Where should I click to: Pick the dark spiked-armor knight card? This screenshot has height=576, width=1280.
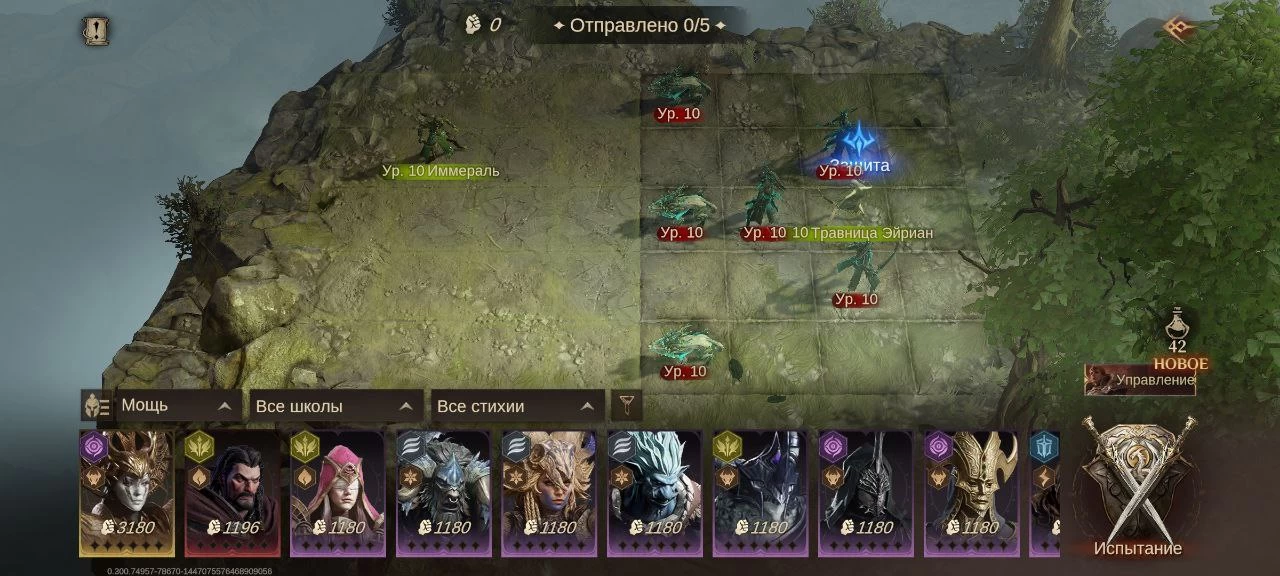pos(761,492)
